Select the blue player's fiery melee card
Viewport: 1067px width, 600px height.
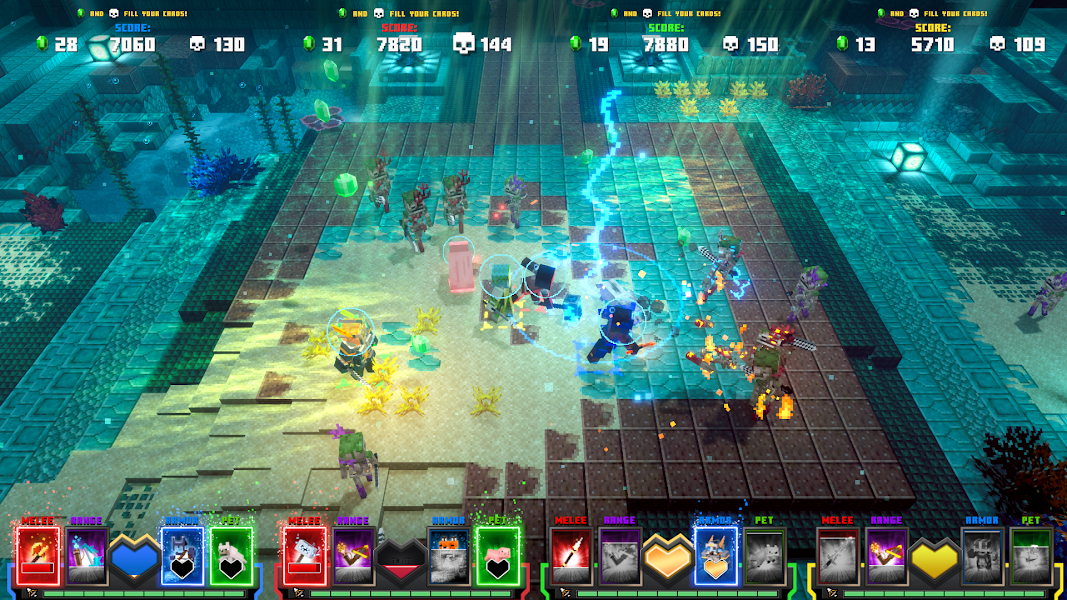click(x=38, y=556)
